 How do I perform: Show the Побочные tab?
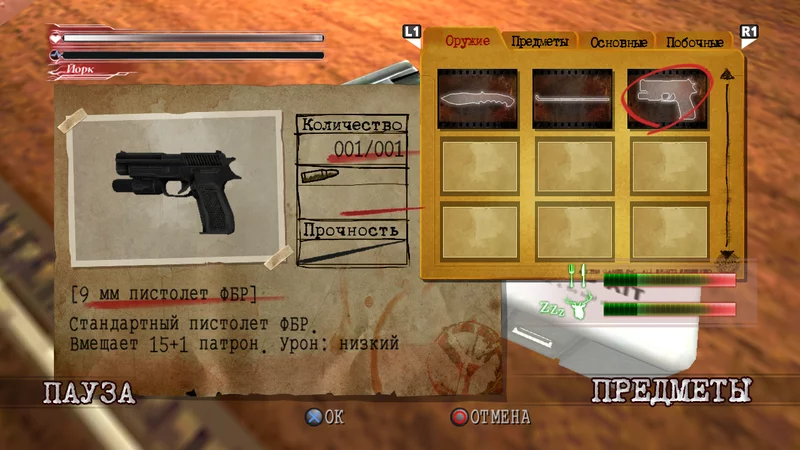click(x=695, y=42)
